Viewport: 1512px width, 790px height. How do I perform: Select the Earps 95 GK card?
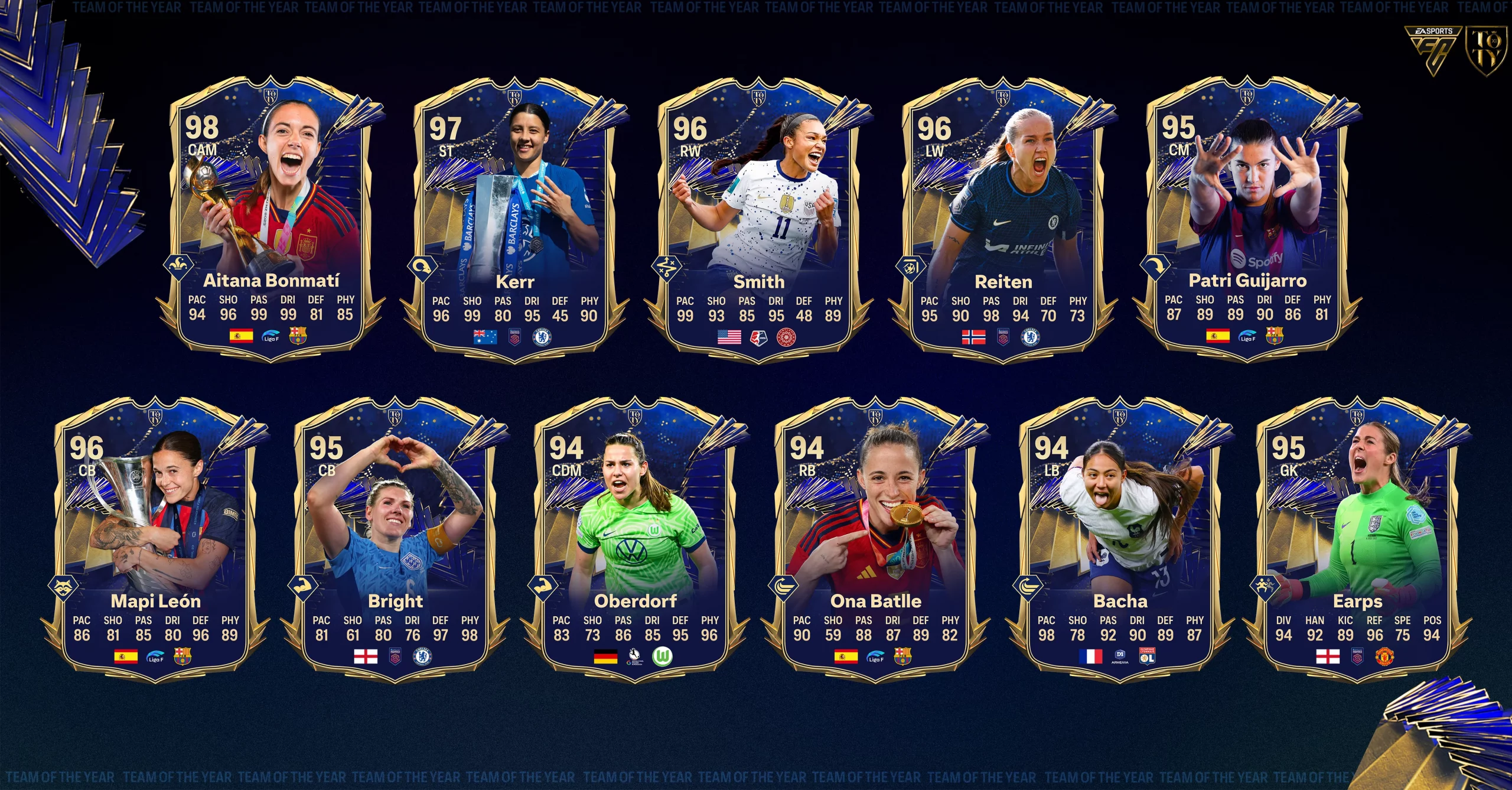click(x=1357, y=539)
